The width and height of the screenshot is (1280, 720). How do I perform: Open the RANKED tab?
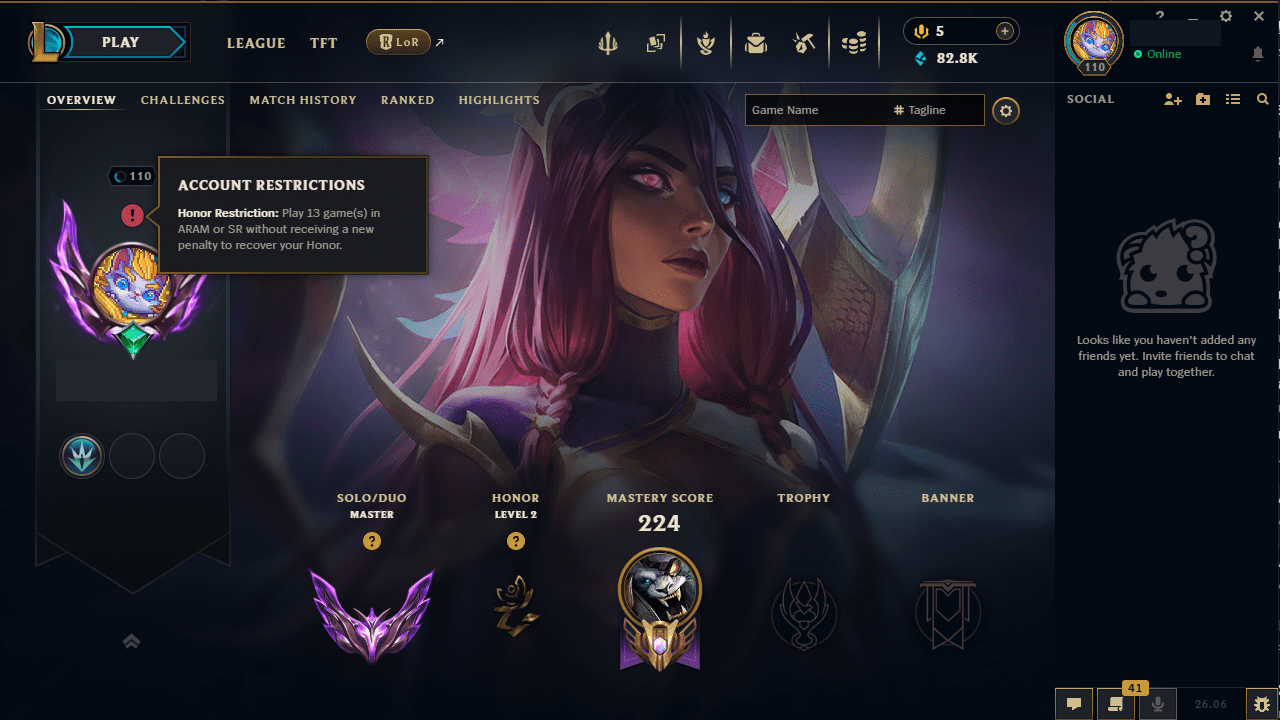coord(407,100)
